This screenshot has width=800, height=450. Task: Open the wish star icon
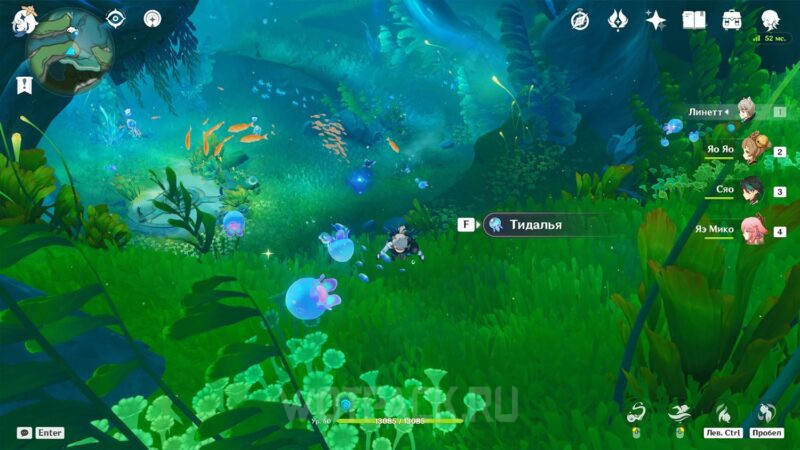point(656,20)
